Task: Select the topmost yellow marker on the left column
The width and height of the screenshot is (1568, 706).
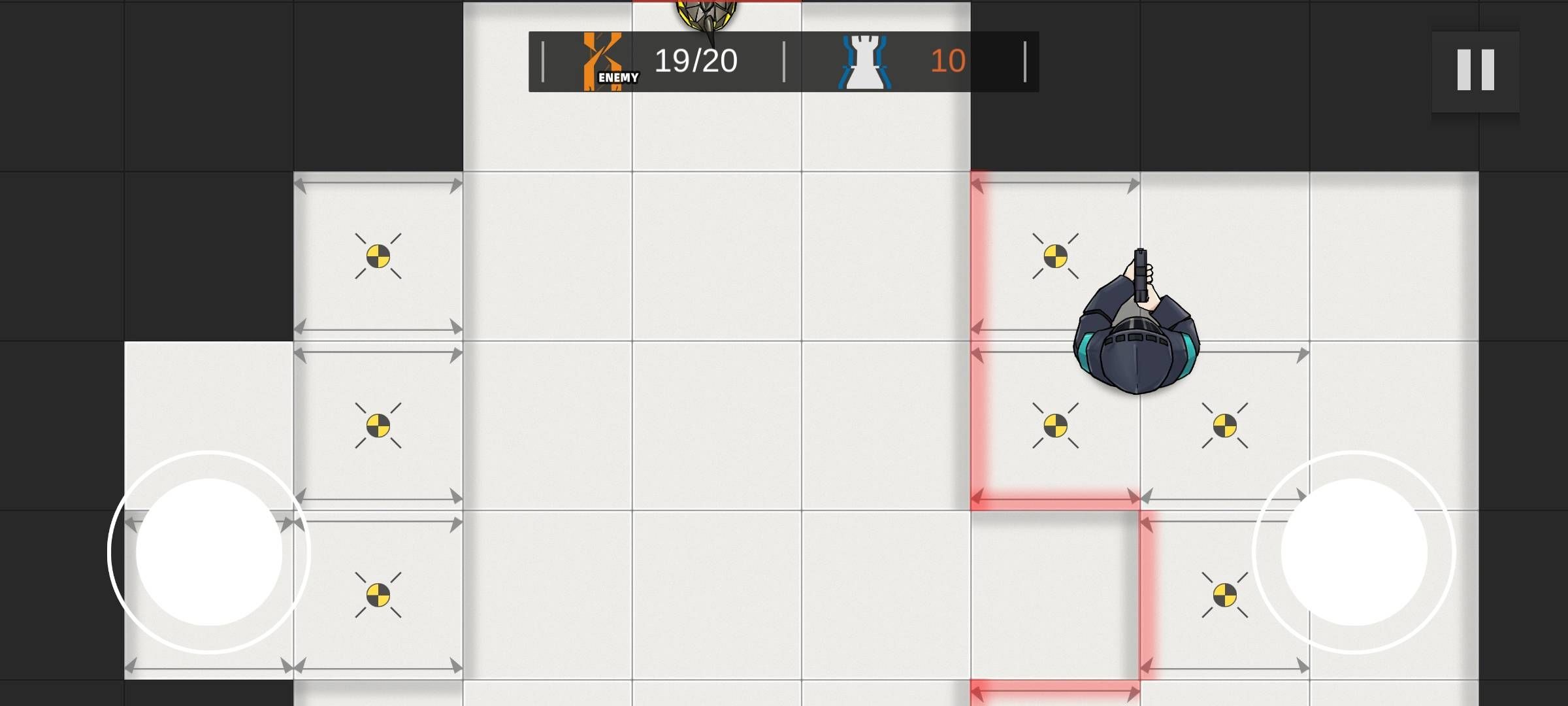Action: [x=378, y=256]
